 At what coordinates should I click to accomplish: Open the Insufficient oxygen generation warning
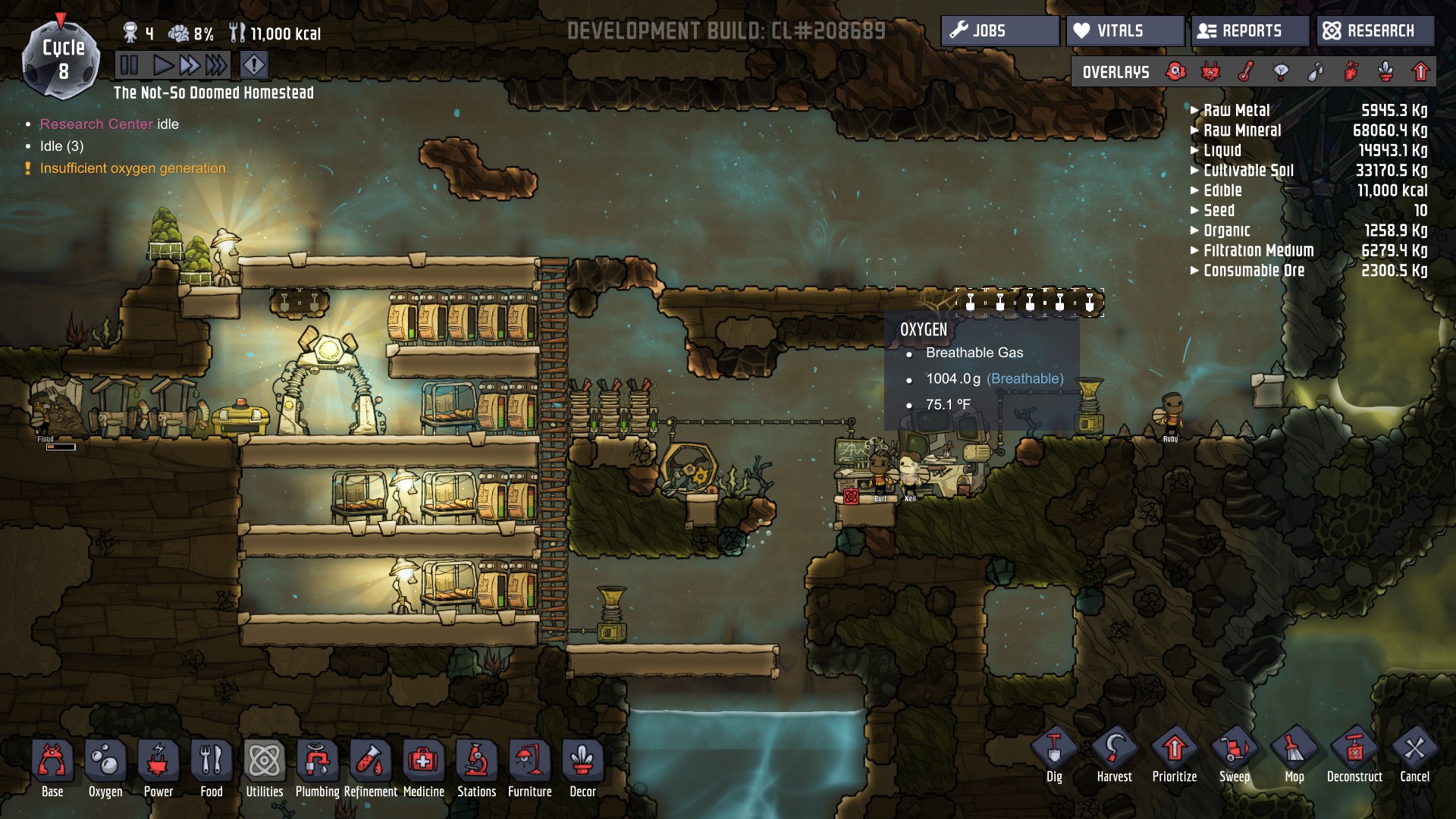click(x=133, y=168)
